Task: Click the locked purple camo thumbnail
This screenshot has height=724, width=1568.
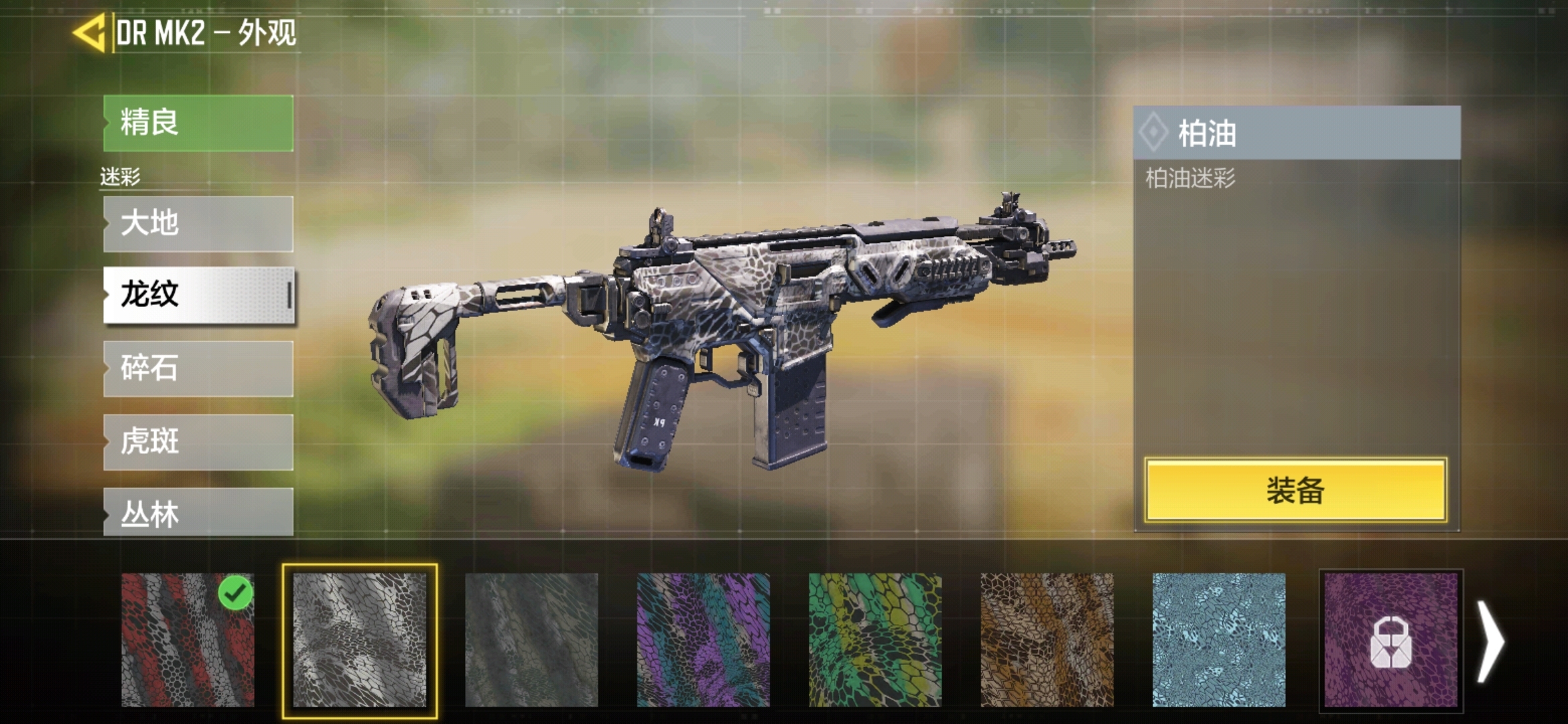Action: click(1390, 640)
